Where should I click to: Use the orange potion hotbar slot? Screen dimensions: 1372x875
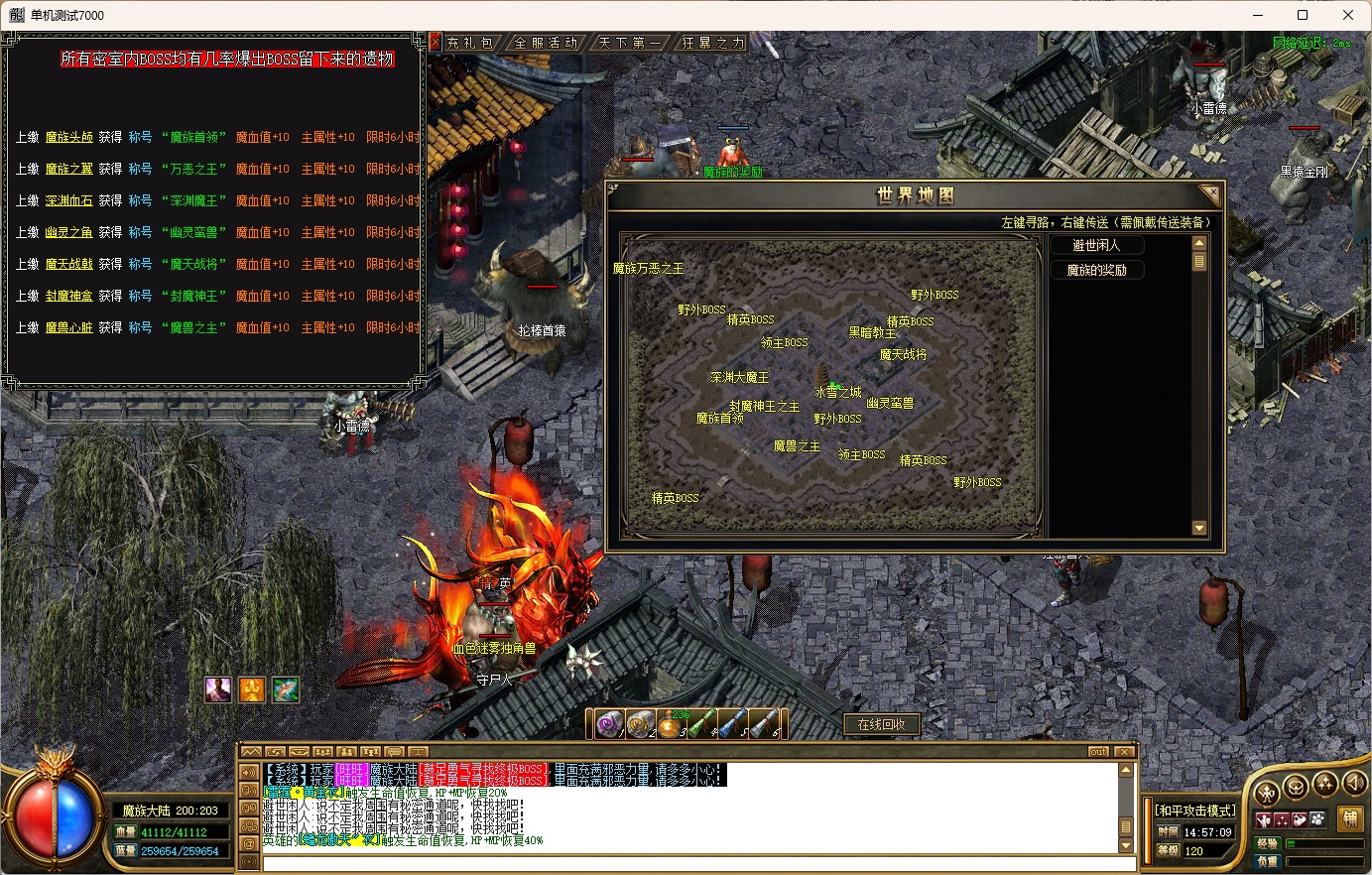click(x=672, y=725)
